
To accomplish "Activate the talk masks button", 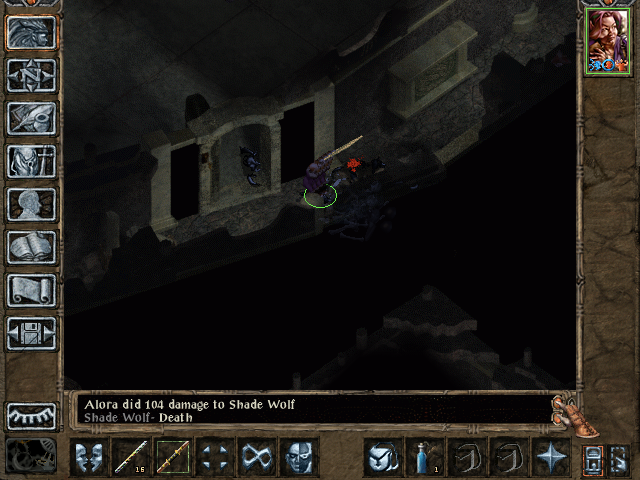I will pos(89,457).
